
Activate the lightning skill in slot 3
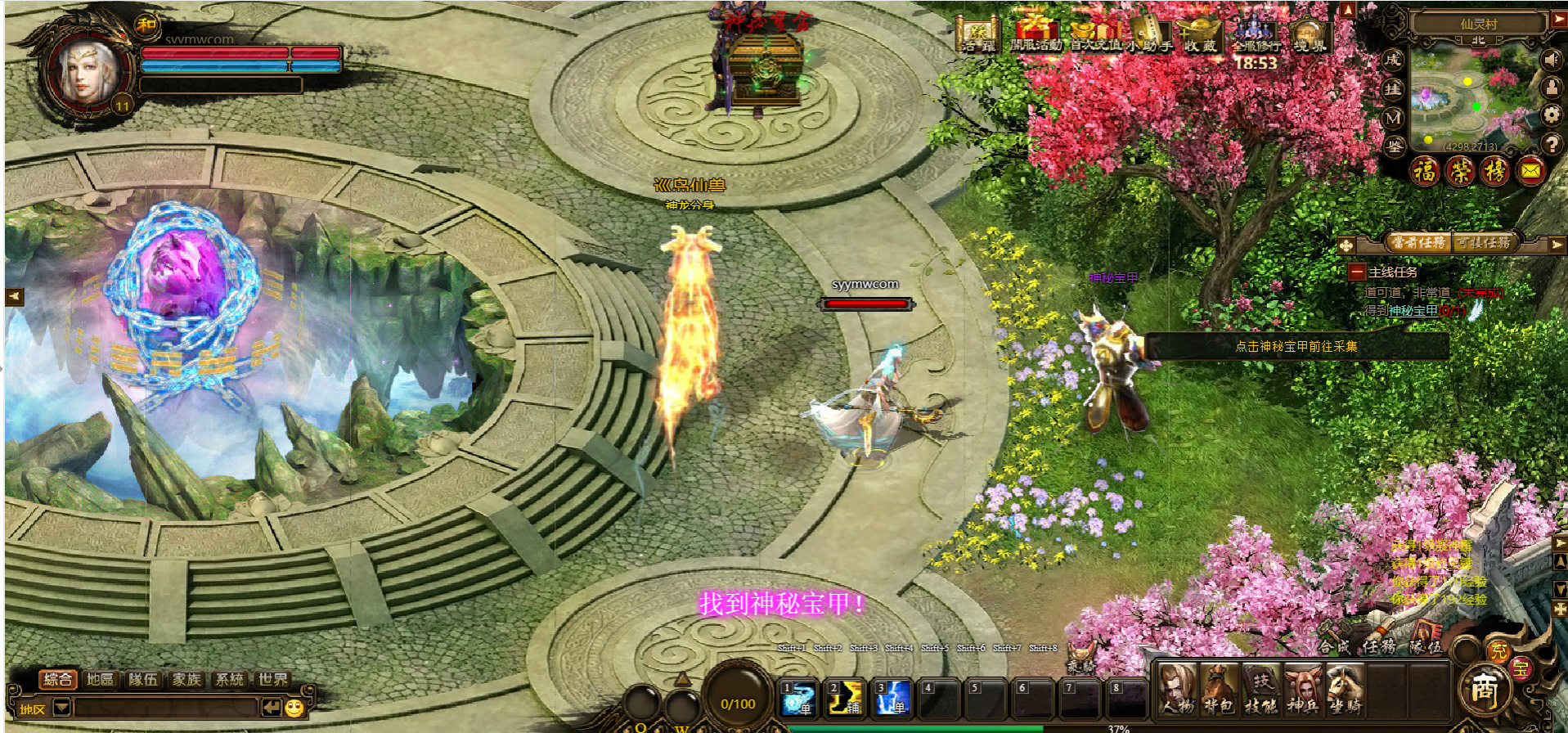[892, 698]
